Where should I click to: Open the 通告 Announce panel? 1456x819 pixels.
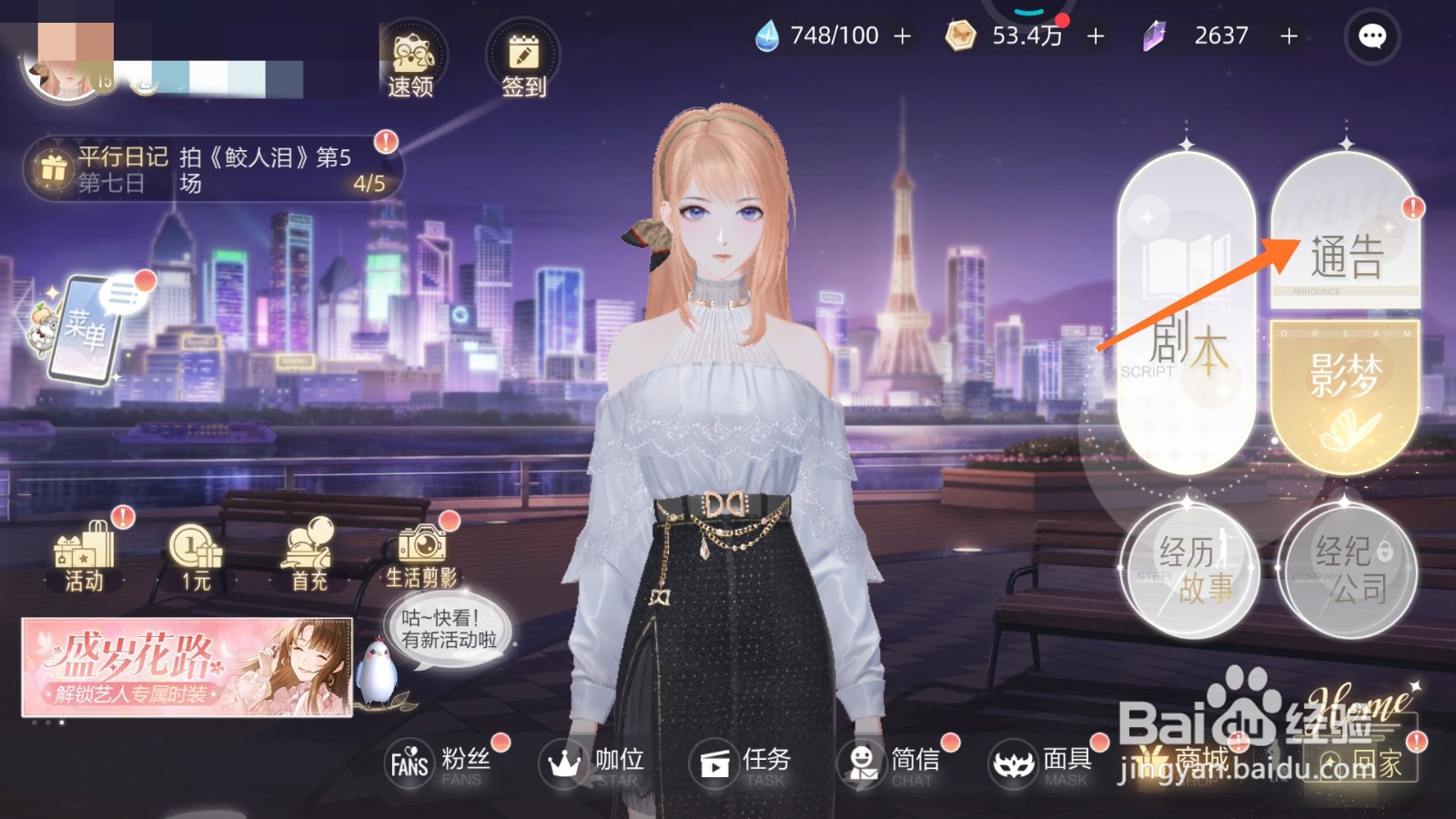click(x=1343, y=258)
